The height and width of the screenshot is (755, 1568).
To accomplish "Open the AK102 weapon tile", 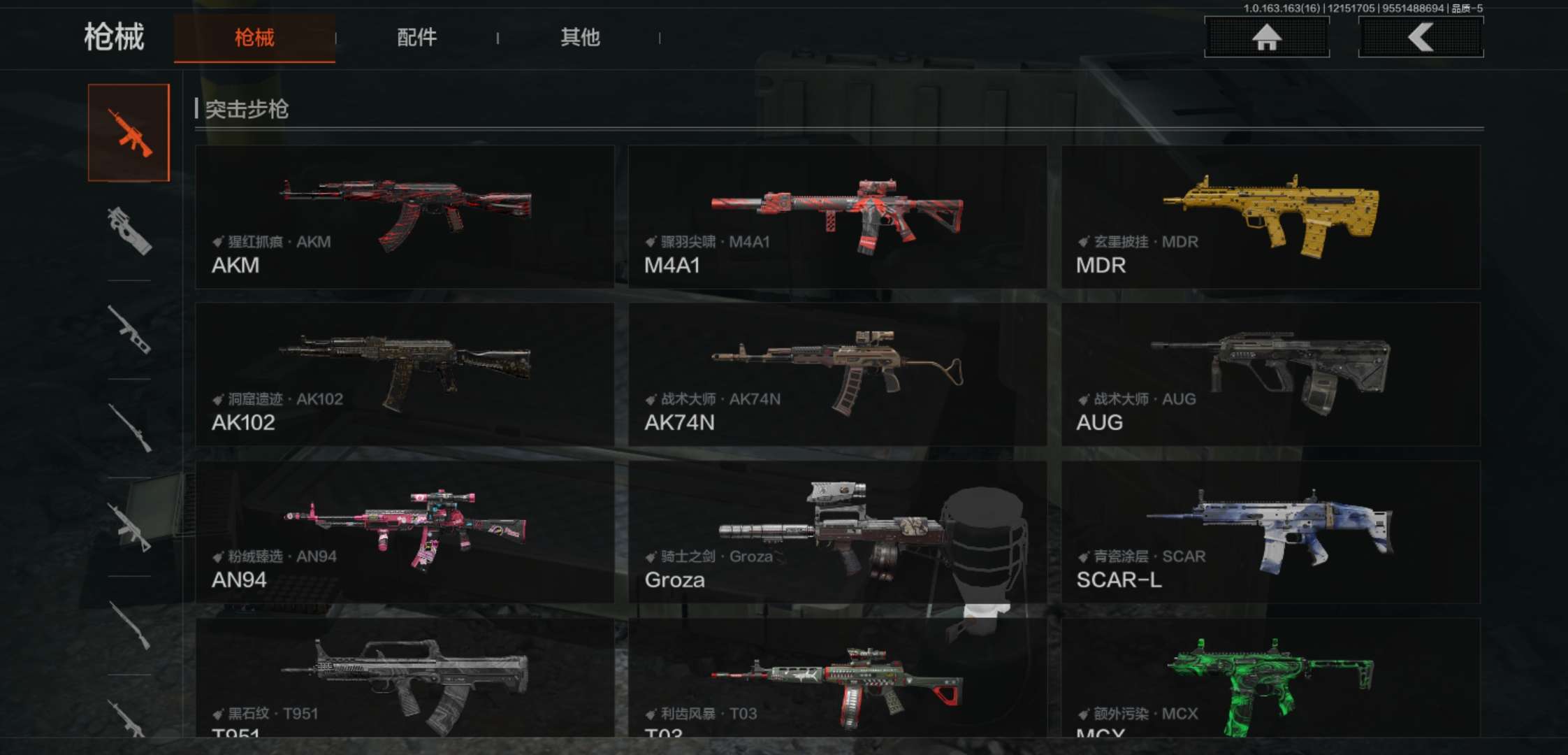I will tap(405, 374).
